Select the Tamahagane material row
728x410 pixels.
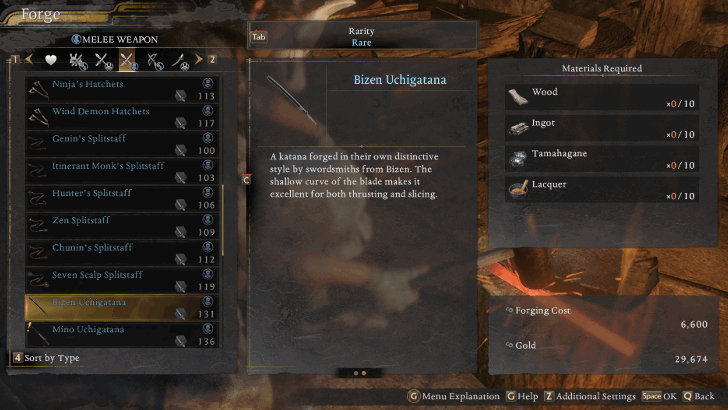[601, 159]
